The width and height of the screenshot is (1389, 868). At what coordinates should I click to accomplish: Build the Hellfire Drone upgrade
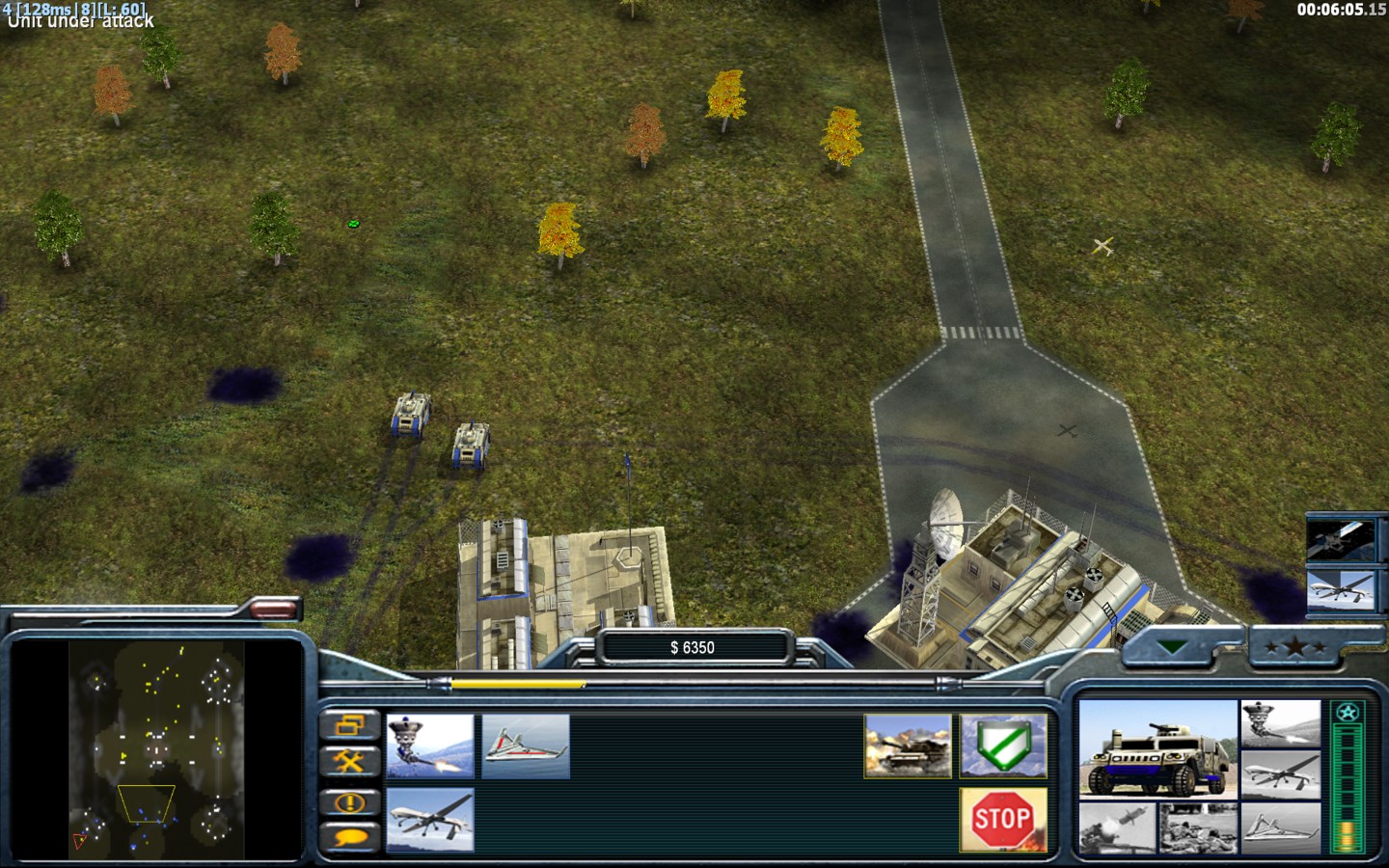tap(430, 820)
